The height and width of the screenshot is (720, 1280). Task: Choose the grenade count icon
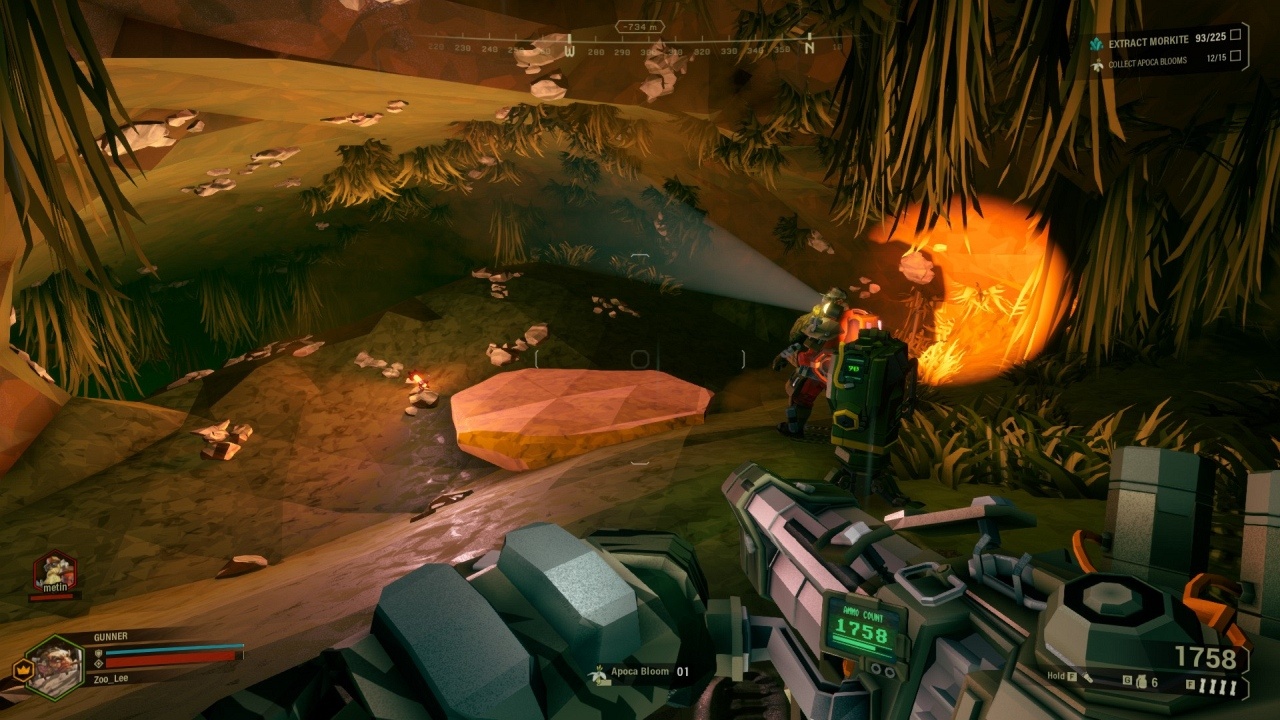coord(1140,682)
